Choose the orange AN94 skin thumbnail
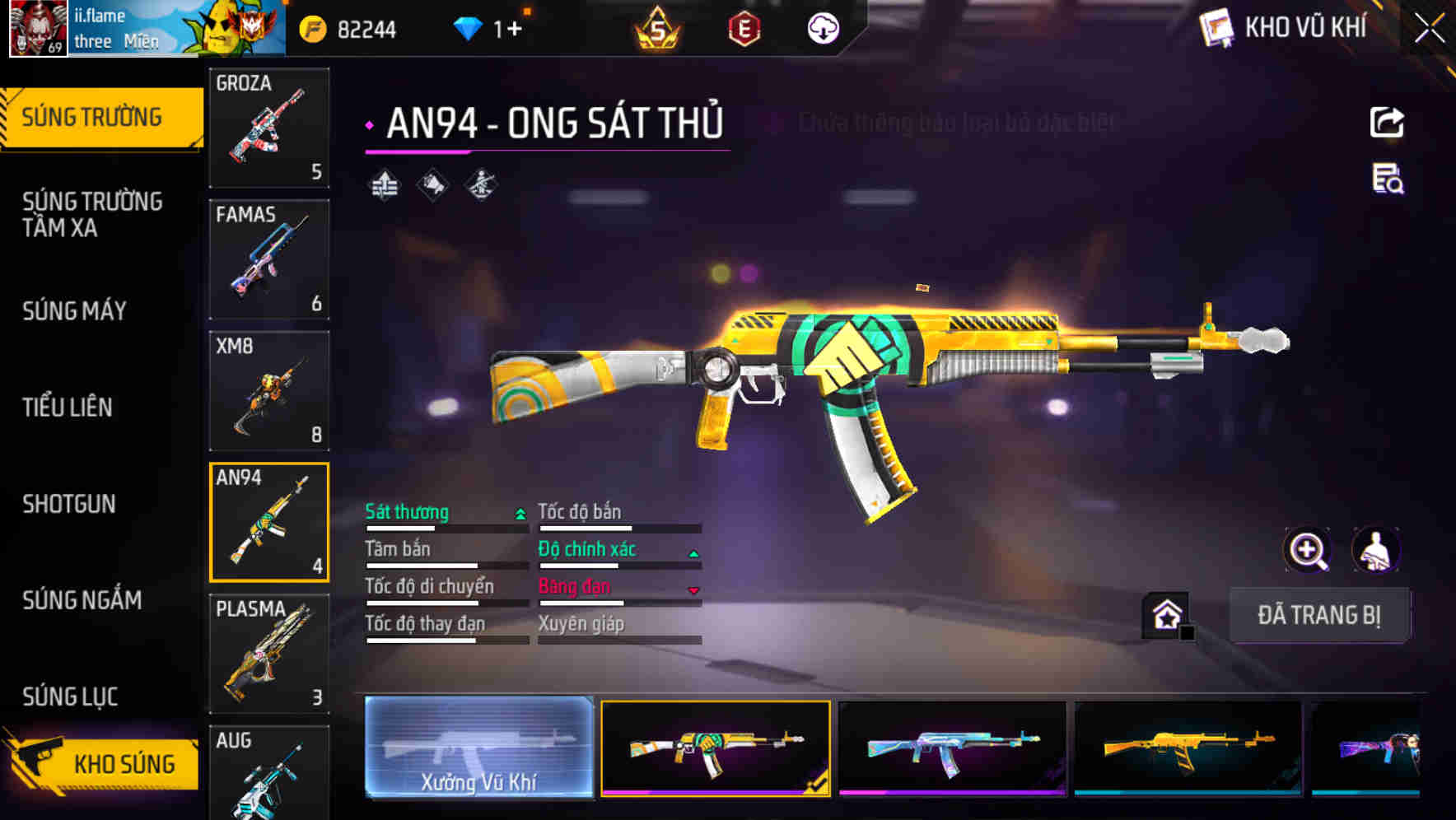 [1188, 748]
